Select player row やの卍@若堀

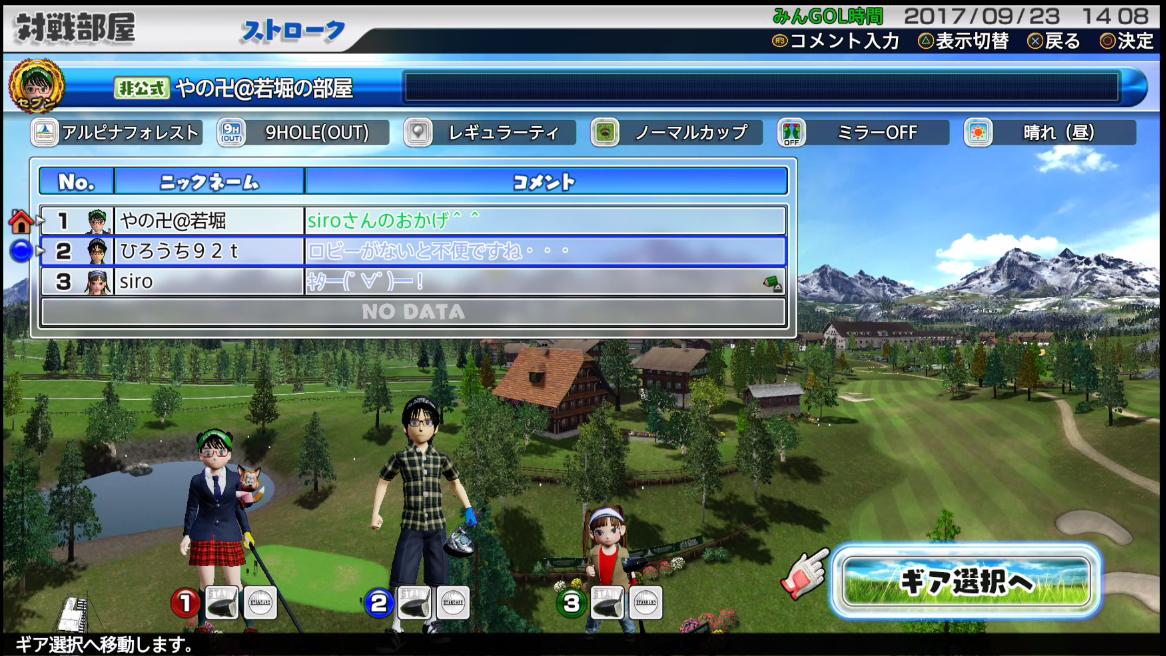412,220
